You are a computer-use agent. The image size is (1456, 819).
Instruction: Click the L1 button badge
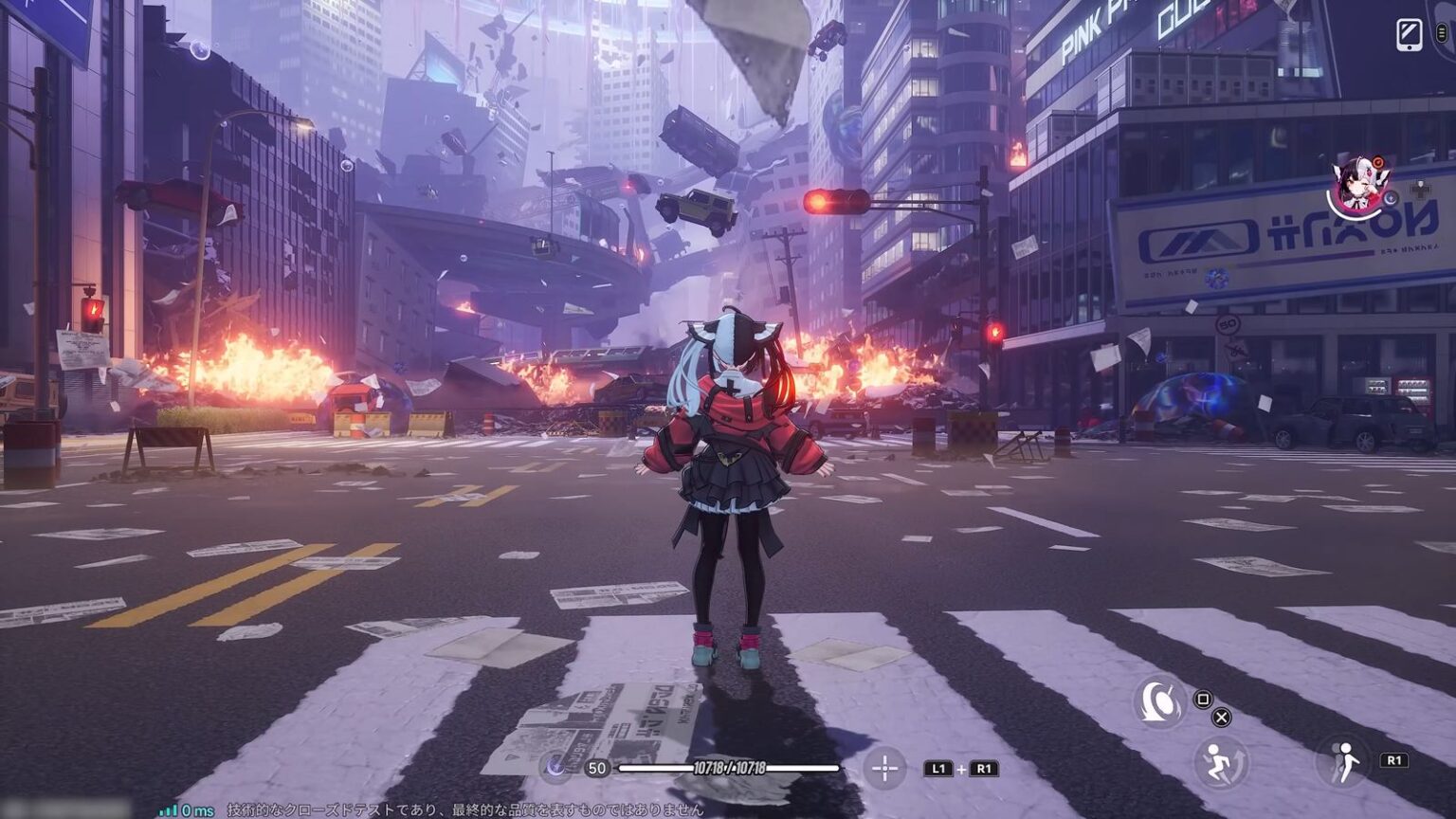(938, 769)
